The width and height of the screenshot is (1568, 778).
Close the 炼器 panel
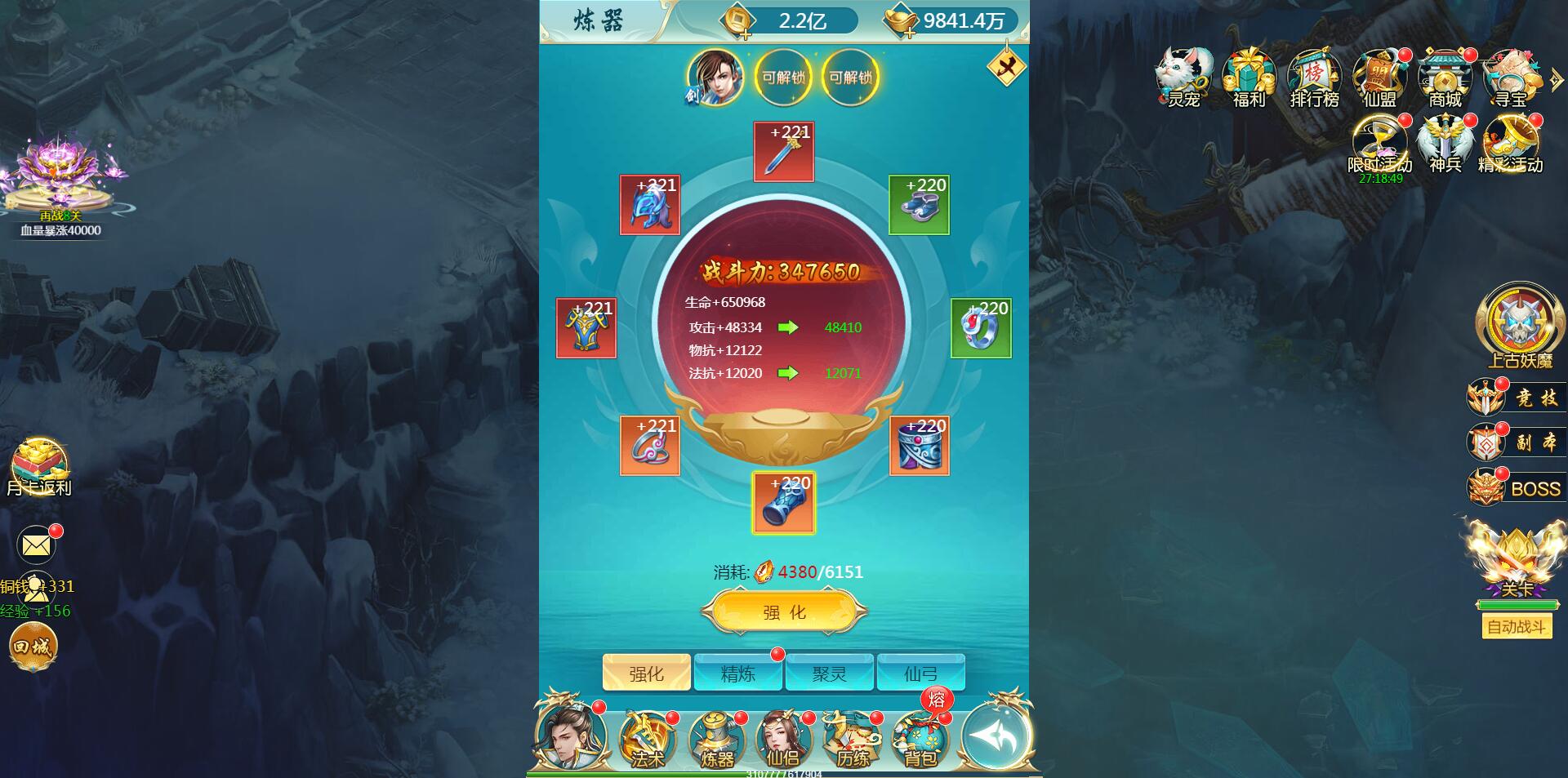(x=1006, y=67)
